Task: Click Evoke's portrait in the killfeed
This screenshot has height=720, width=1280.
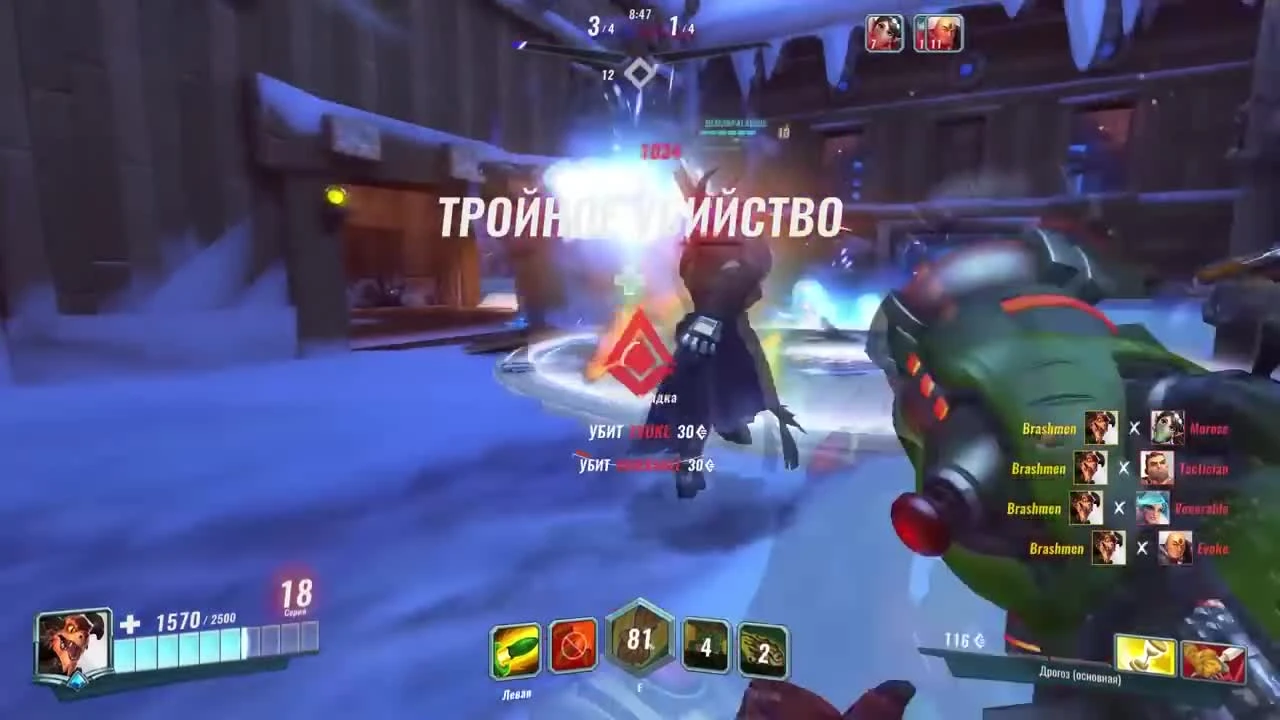Action: [1175, 548]
